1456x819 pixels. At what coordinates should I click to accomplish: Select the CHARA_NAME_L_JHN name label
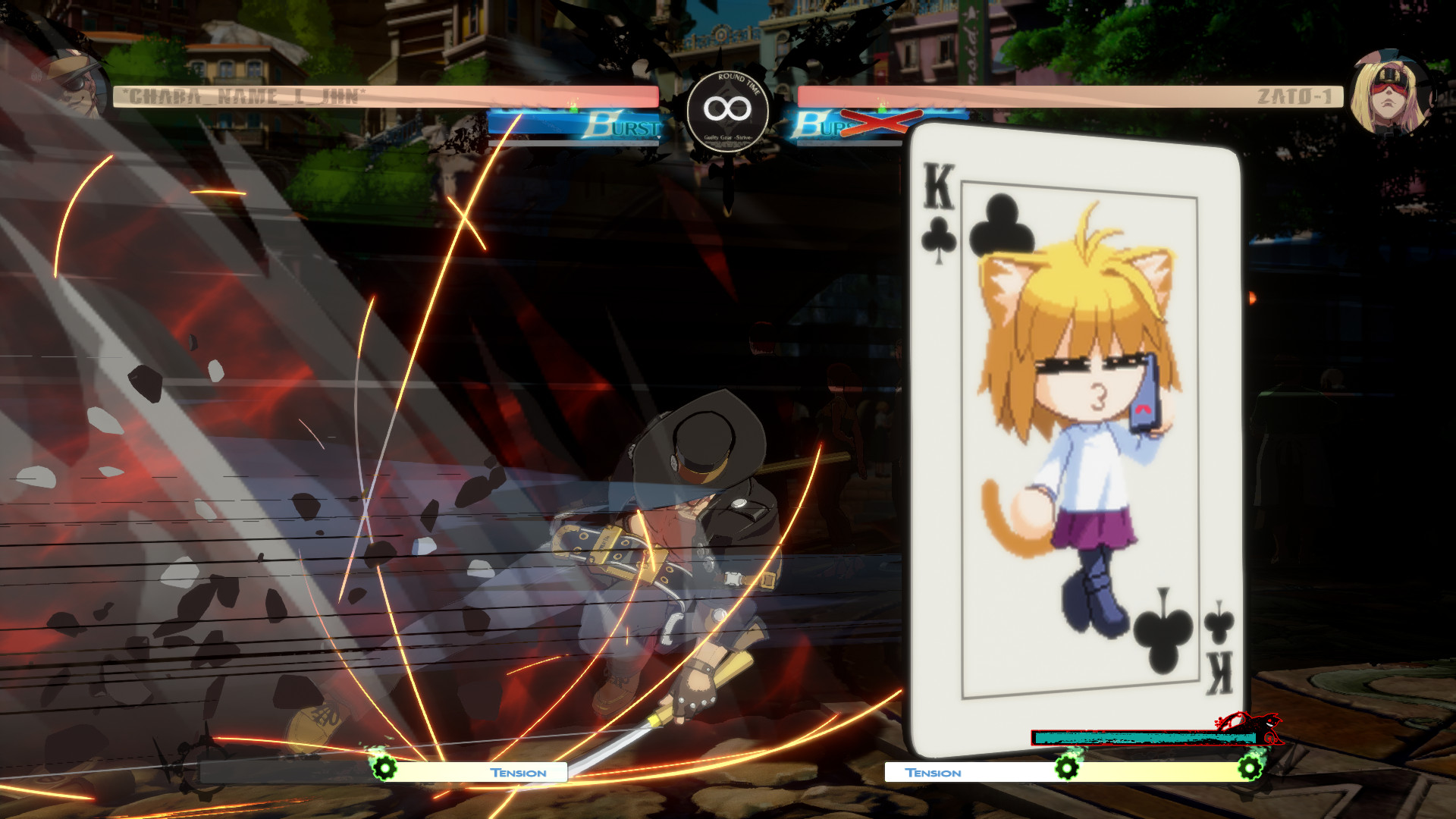pyautogui.click(x=243, y=96)
